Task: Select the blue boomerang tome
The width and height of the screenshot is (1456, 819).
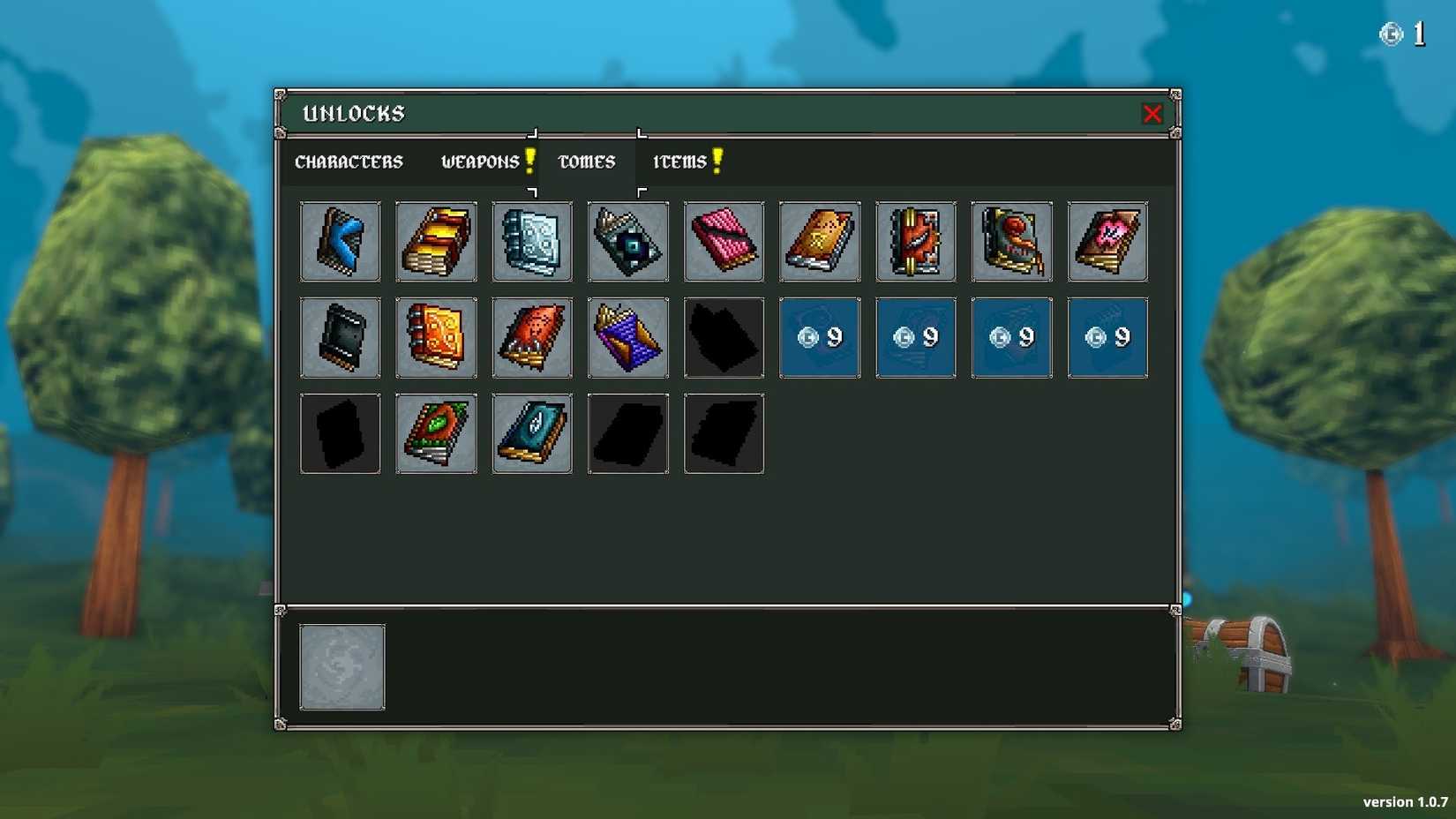Action: (341, 241)
